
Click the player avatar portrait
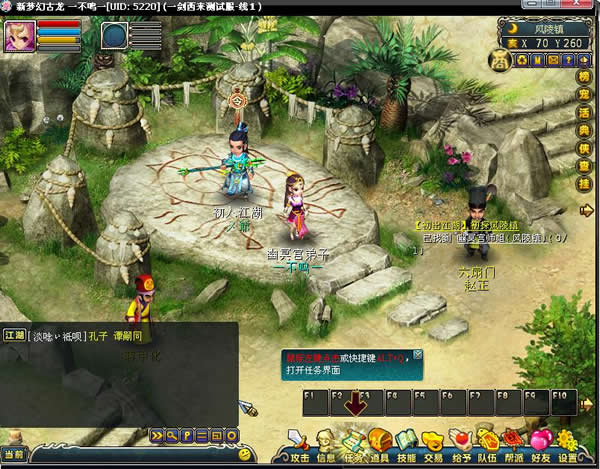[x=19, y=36]
